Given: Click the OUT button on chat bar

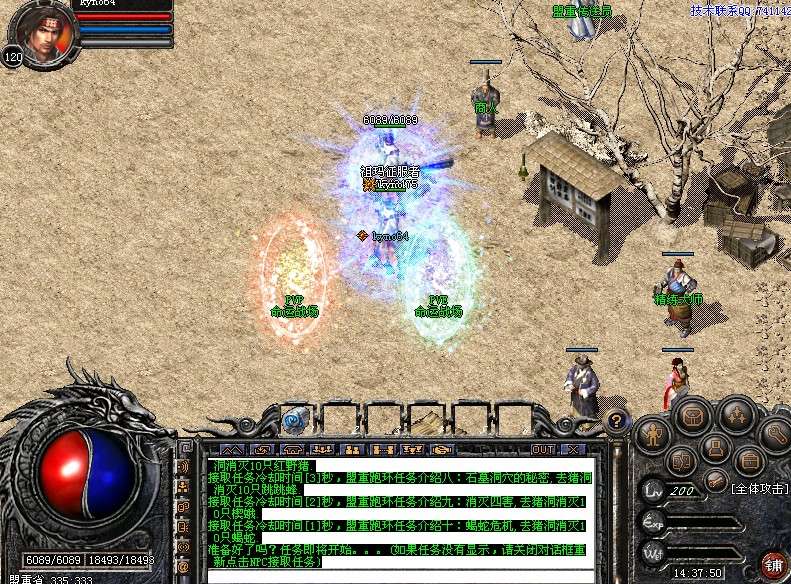Looking at the screenshot, I should tap(543, 450).
